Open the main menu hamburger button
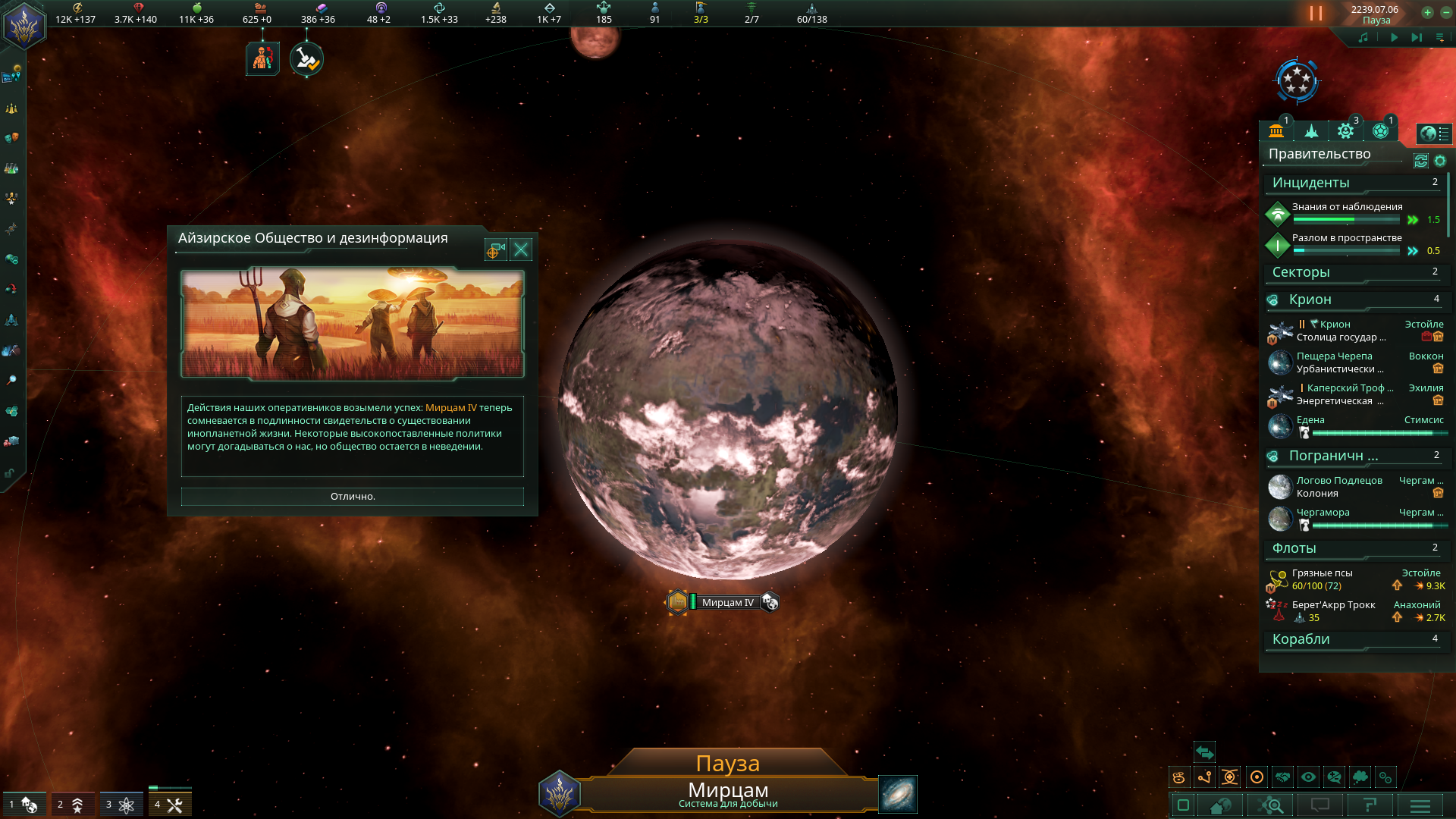The height and width of the screenshot is (819, 1456). pyautogui.click(x=1420, y=805)
